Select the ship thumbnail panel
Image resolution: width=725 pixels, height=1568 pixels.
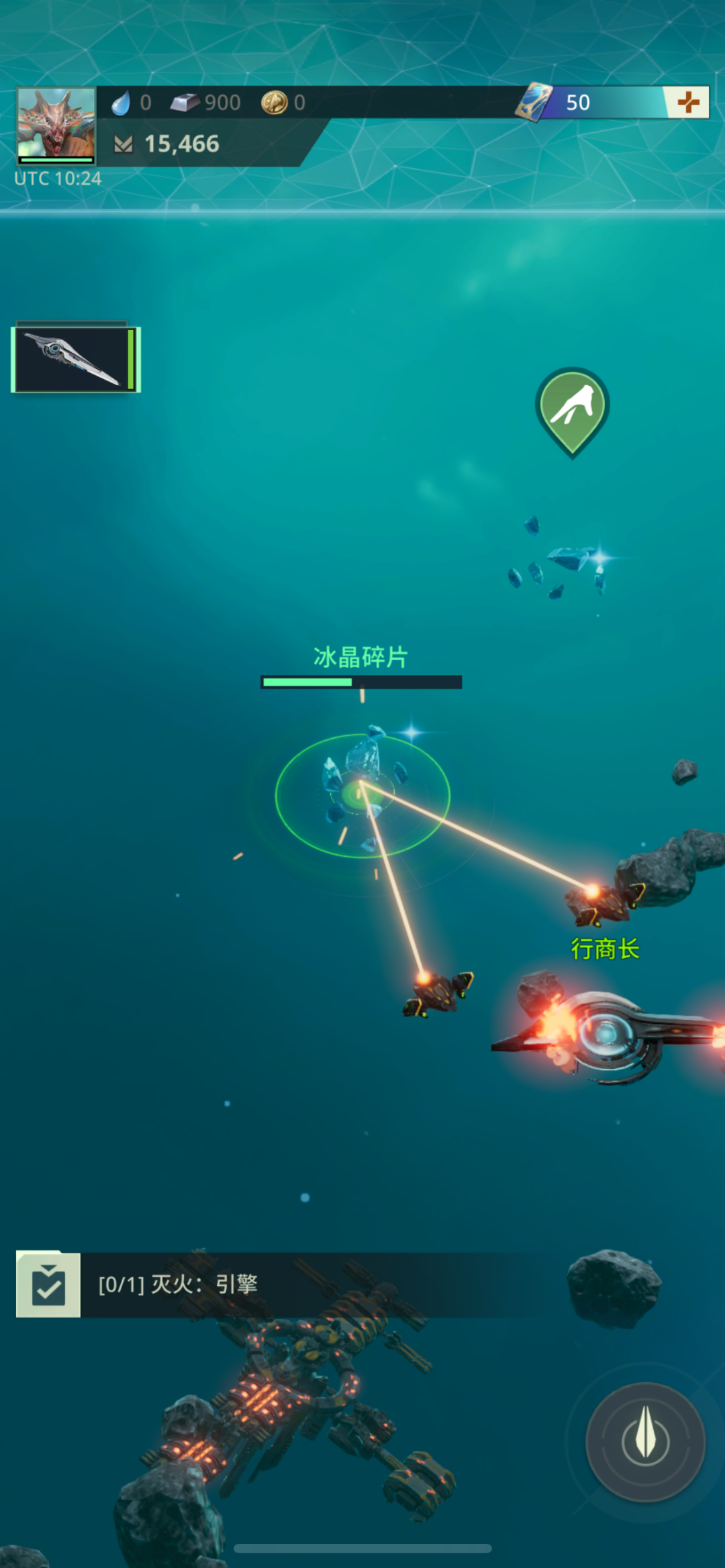click(75, 359)
